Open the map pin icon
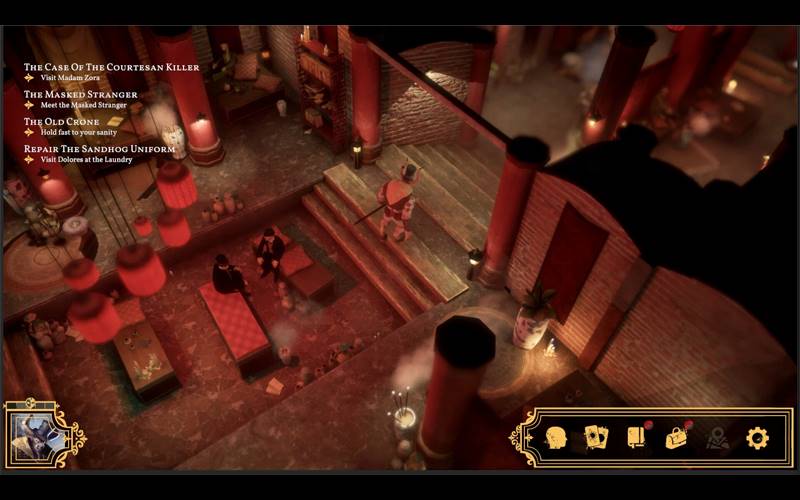The image size is (800, 500). [x=717, y=438]
